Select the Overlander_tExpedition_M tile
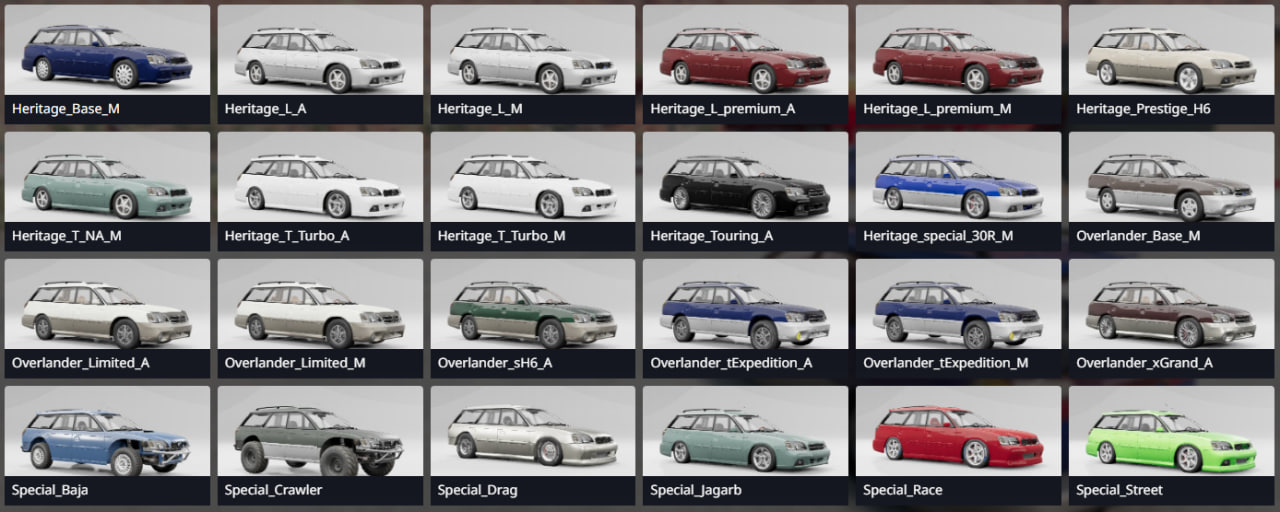The width and height of the screenshot is (1280, 512). click(x=959, y=314)
